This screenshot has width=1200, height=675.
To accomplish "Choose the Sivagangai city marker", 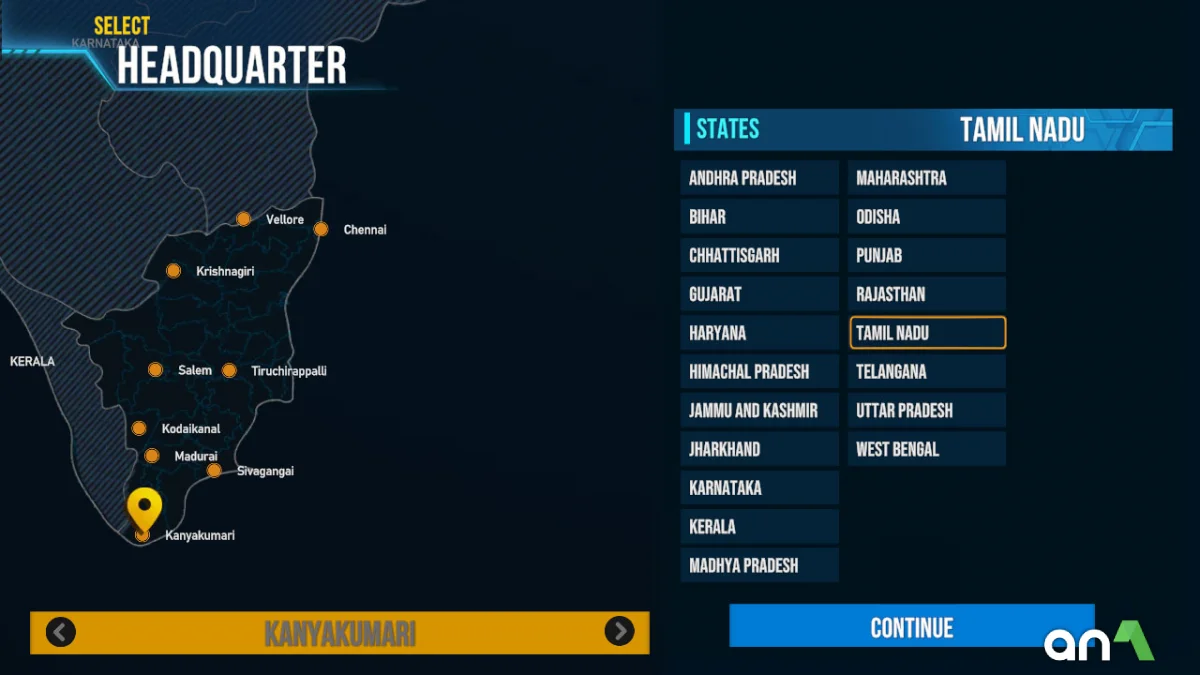I will pyautogui.click(x=214, y=470).
